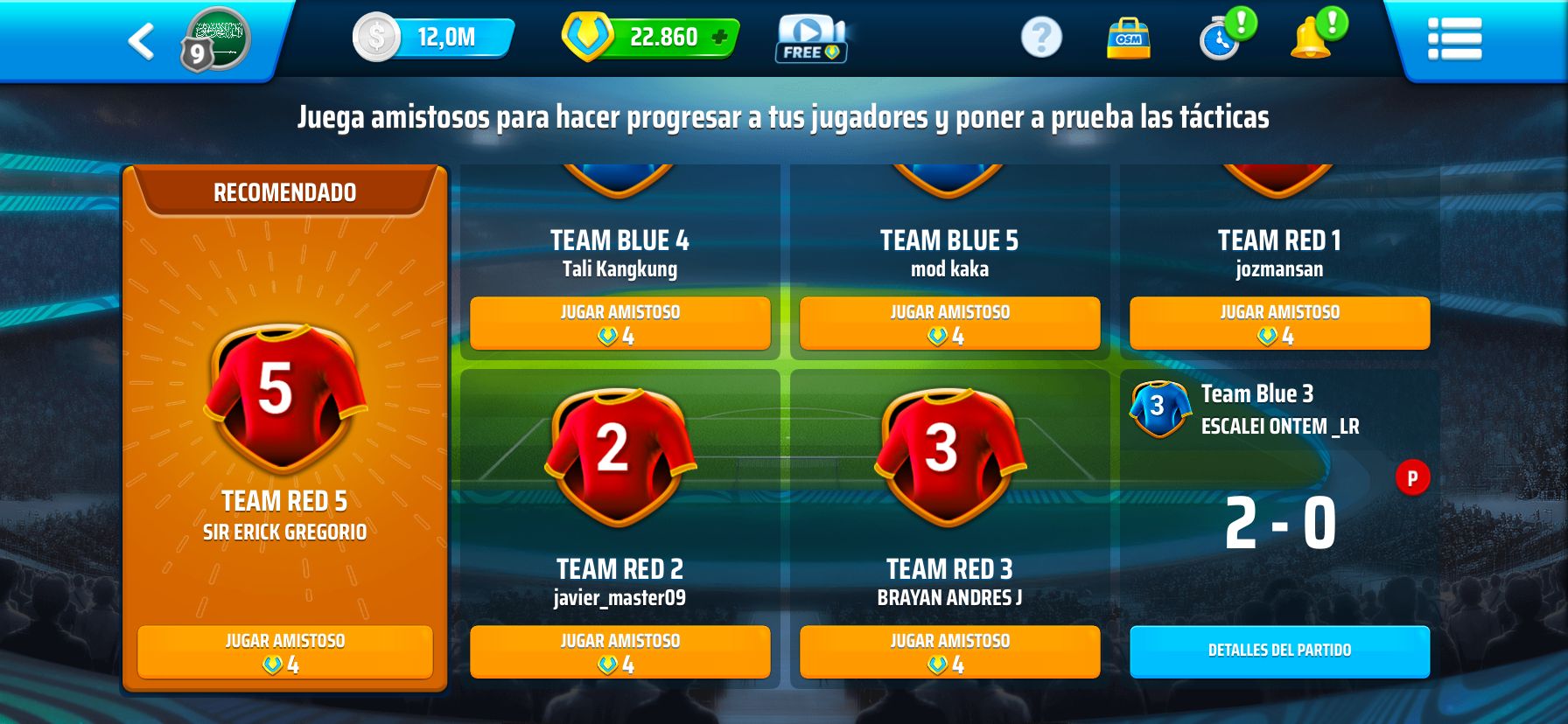Play friendly against recommended Team Red 5

[x=285, y=652]
